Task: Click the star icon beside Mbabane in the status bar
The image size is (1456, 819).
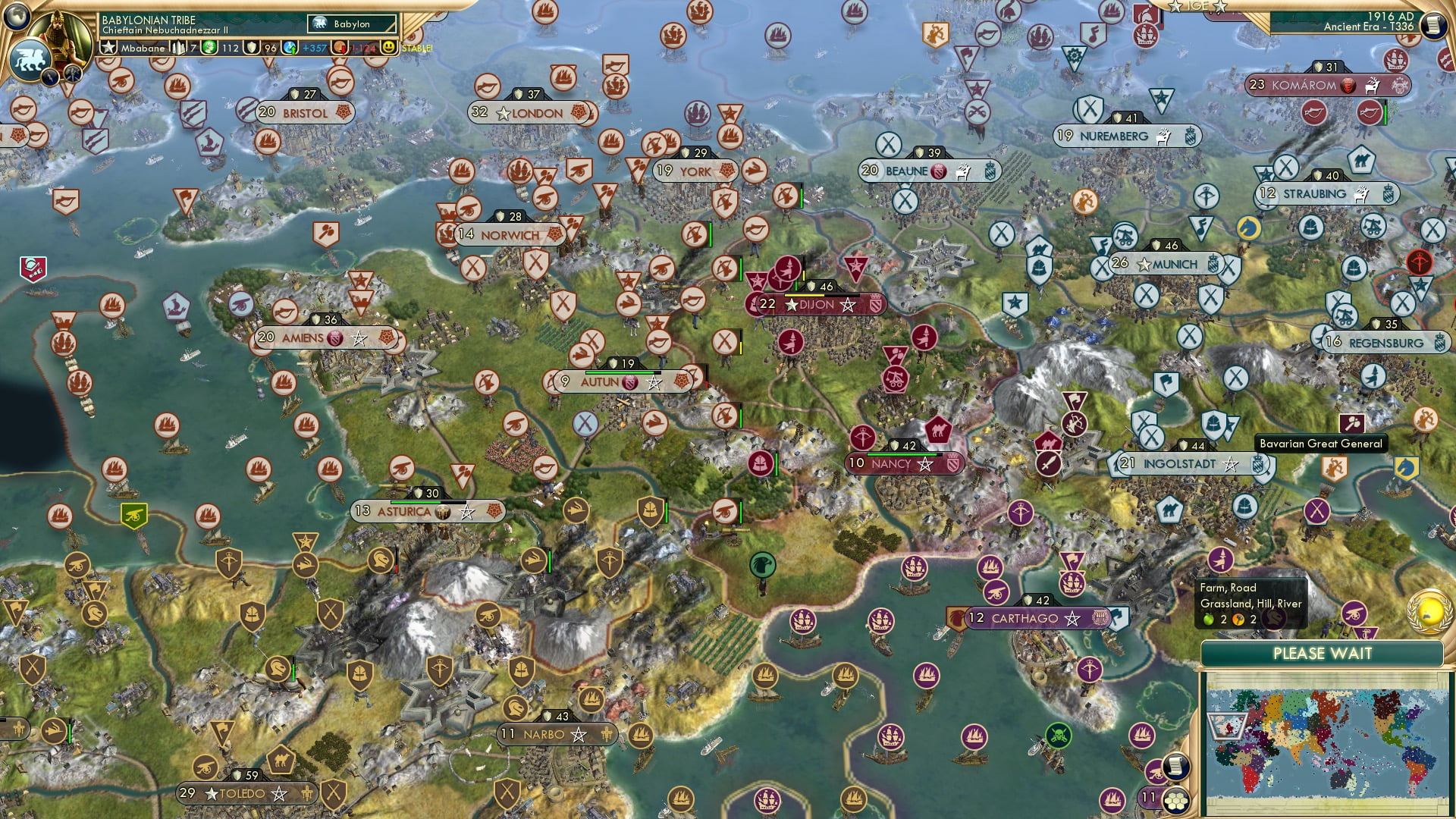Action: (109, 47)
